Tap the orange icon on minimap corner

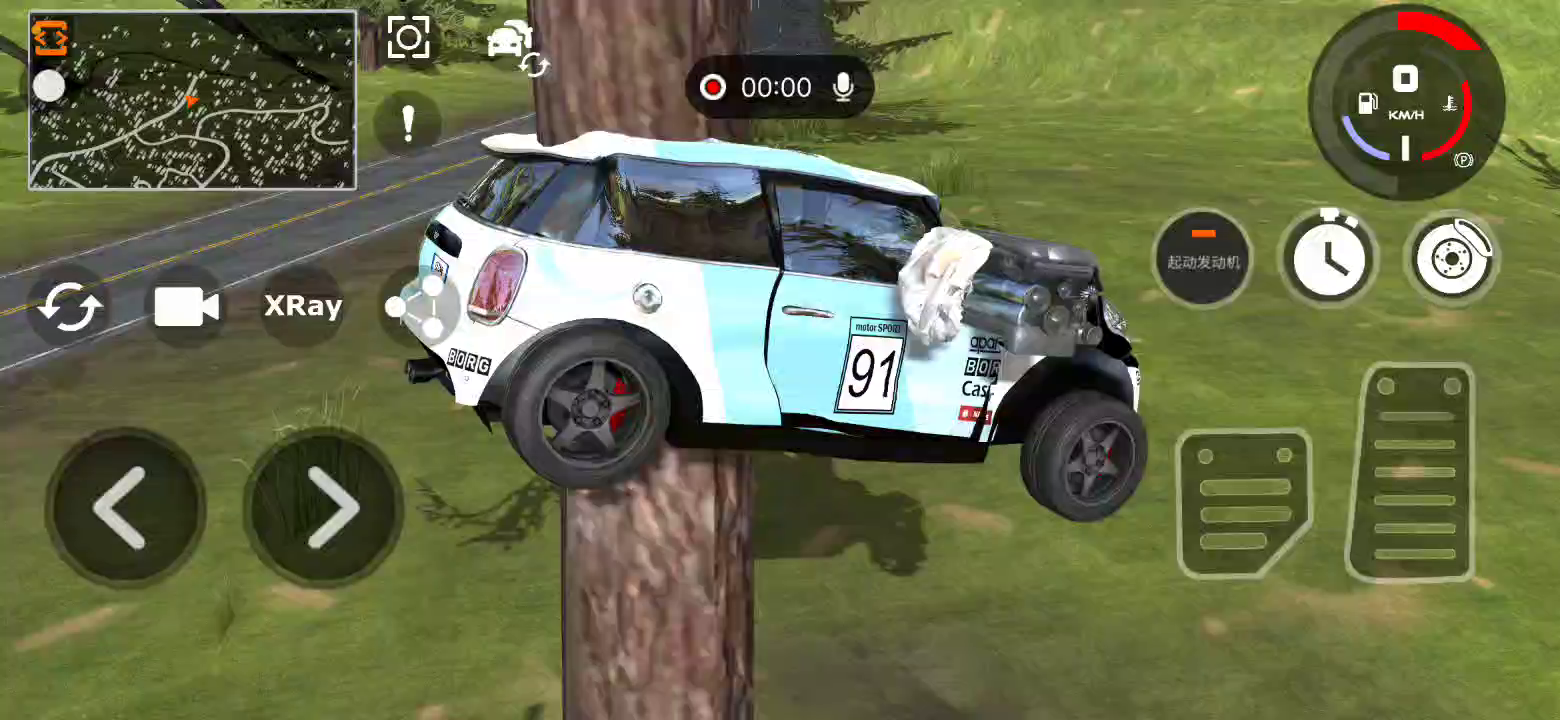tap(50, 37)
